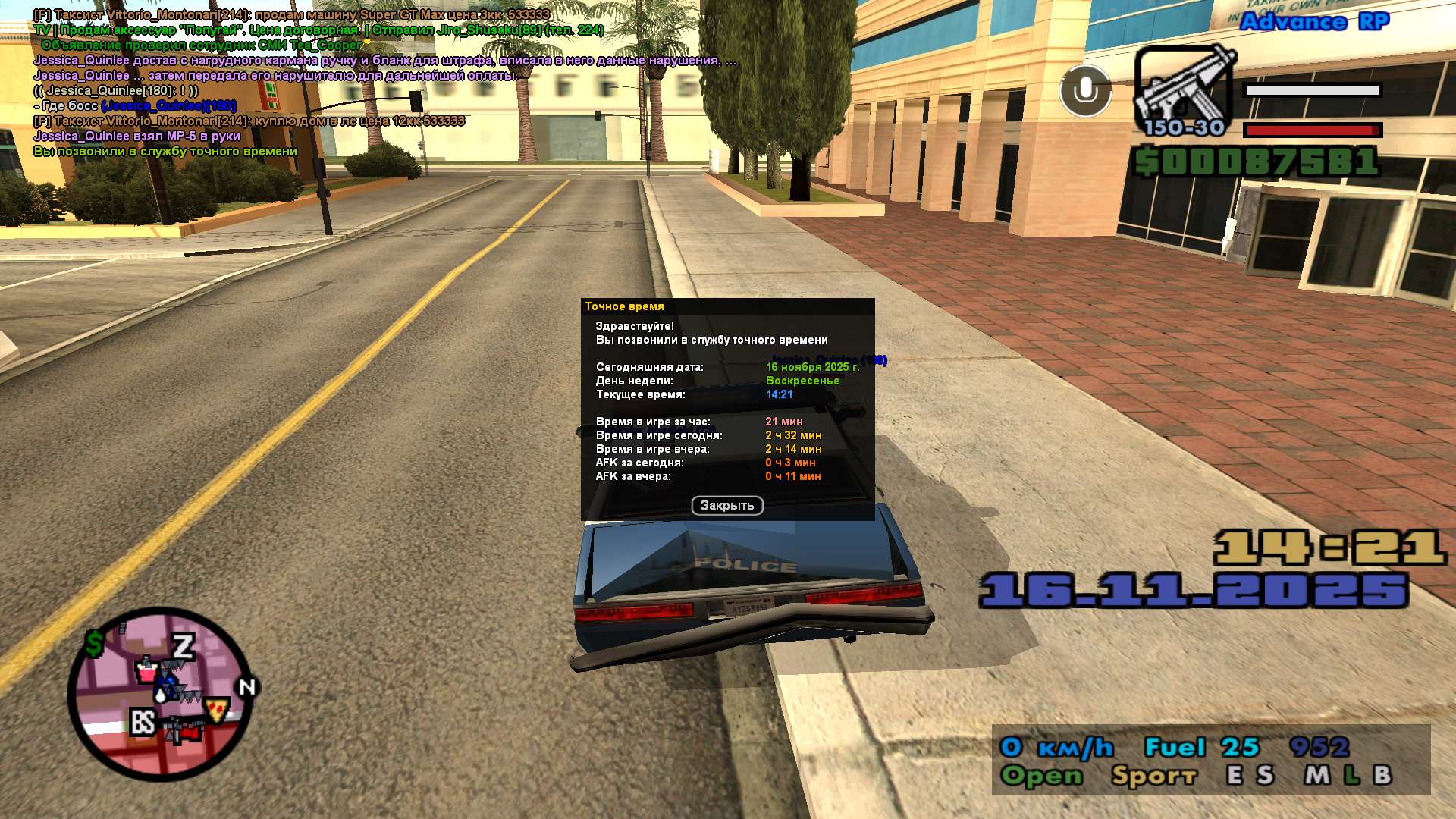The image size is (1456, 819).
Task: Click the circular radar minimap
Action: coord(159,694)
